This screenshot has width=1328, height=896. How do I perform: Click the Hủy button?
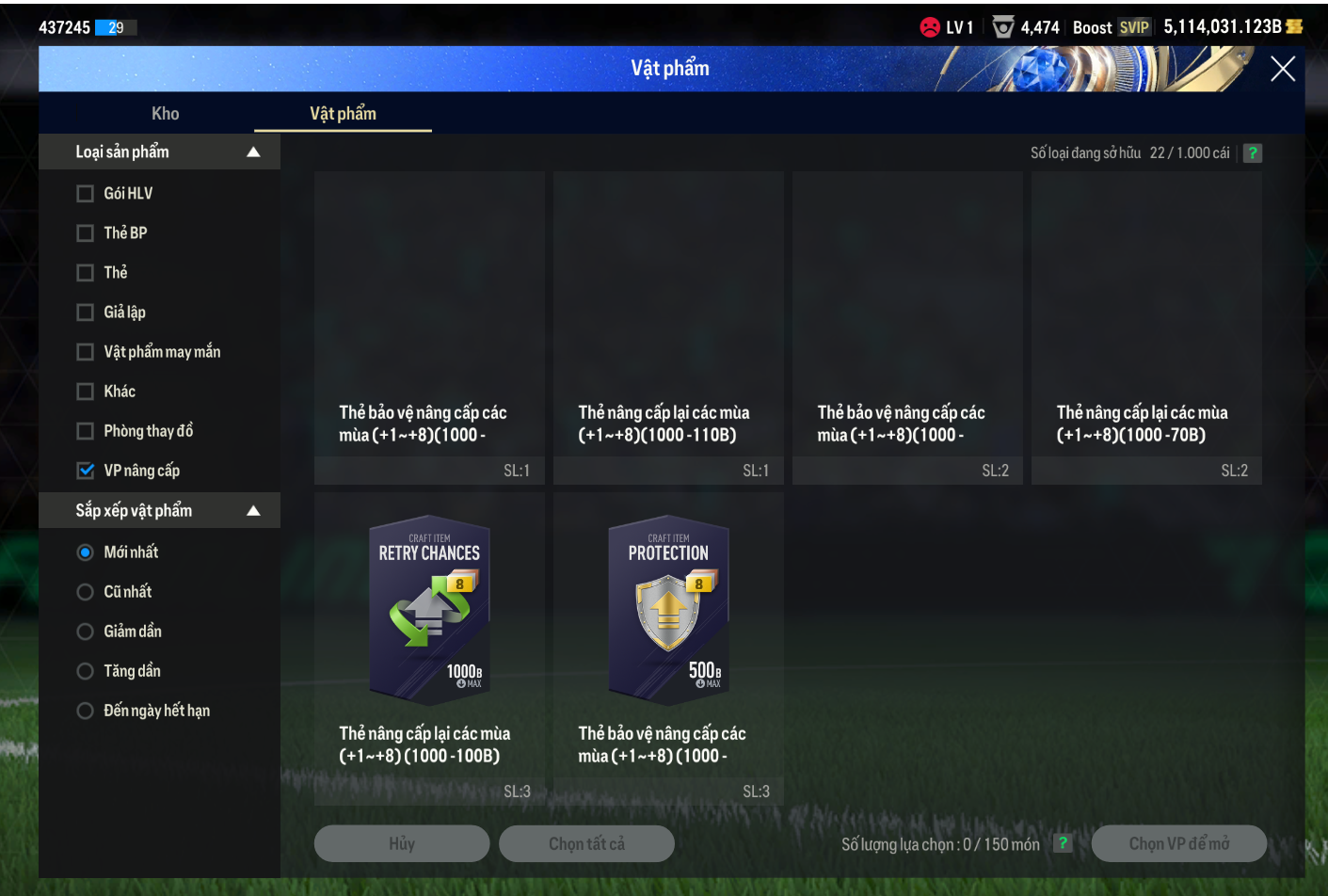click(402, 844)
